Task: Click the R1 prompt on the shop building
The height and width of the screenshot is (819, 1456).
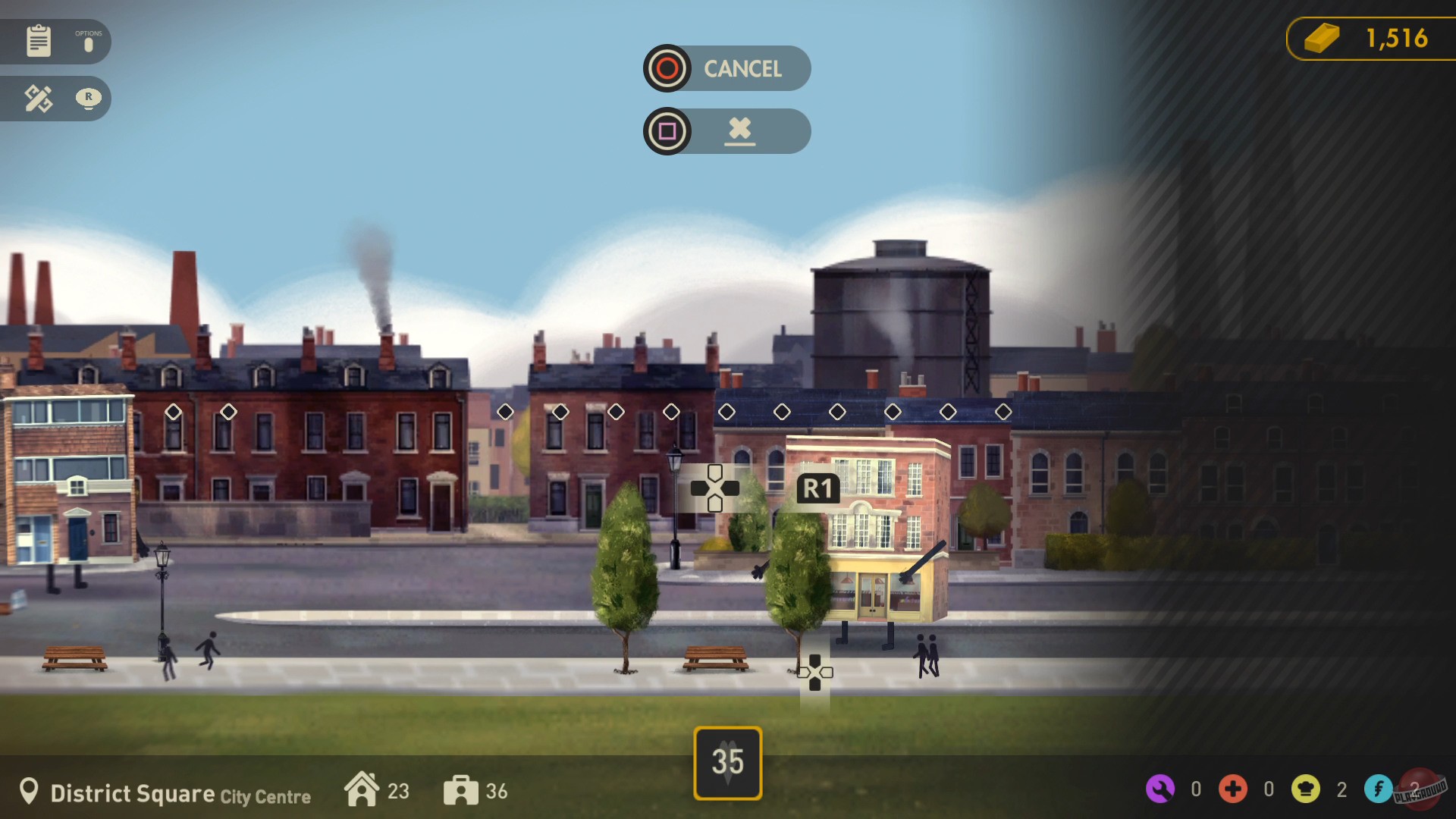Action: 817,488
